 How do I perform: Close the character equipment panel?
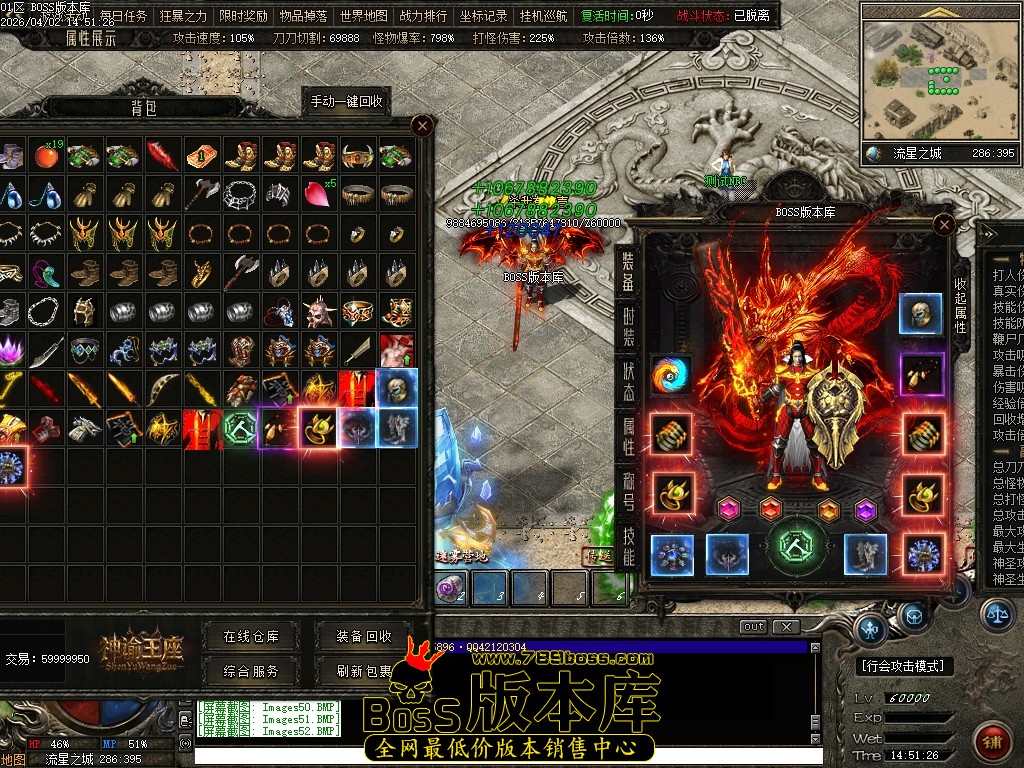pyautogui.click(x=942, y=225)
